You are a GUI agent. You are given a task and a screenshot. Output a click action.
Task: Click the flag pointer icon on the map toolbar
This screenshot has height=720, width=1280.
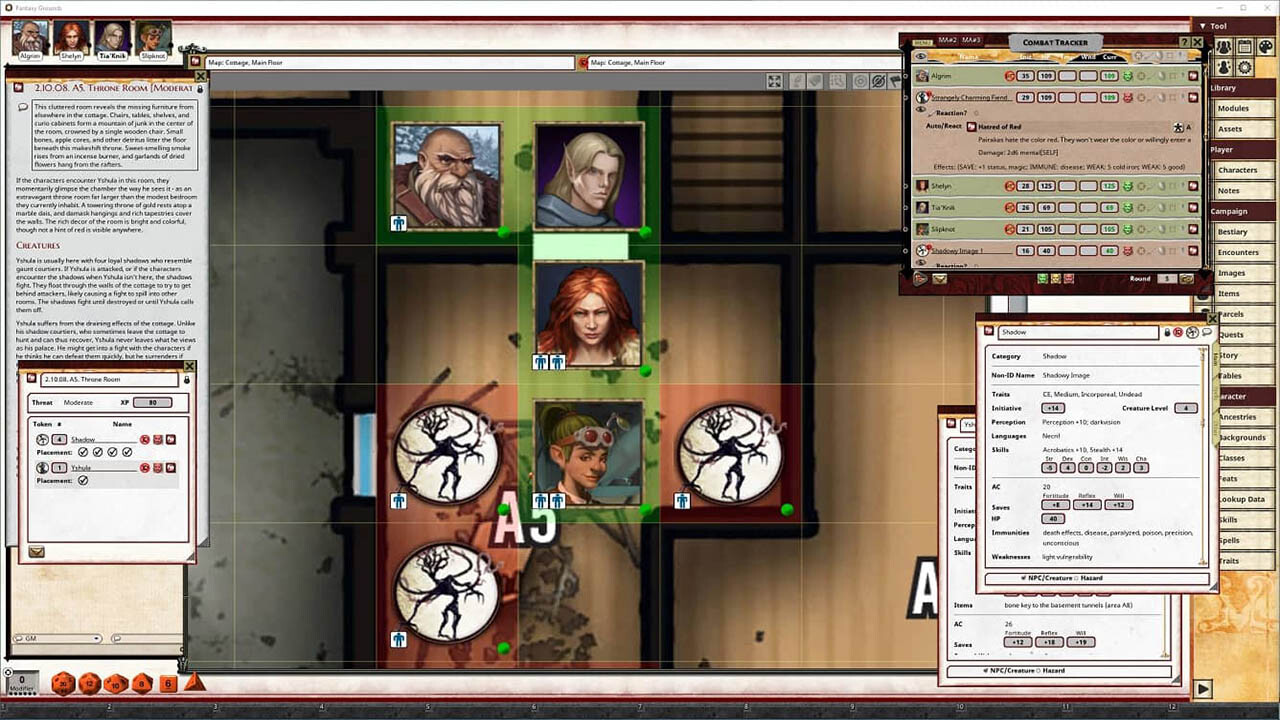point(895,82)
